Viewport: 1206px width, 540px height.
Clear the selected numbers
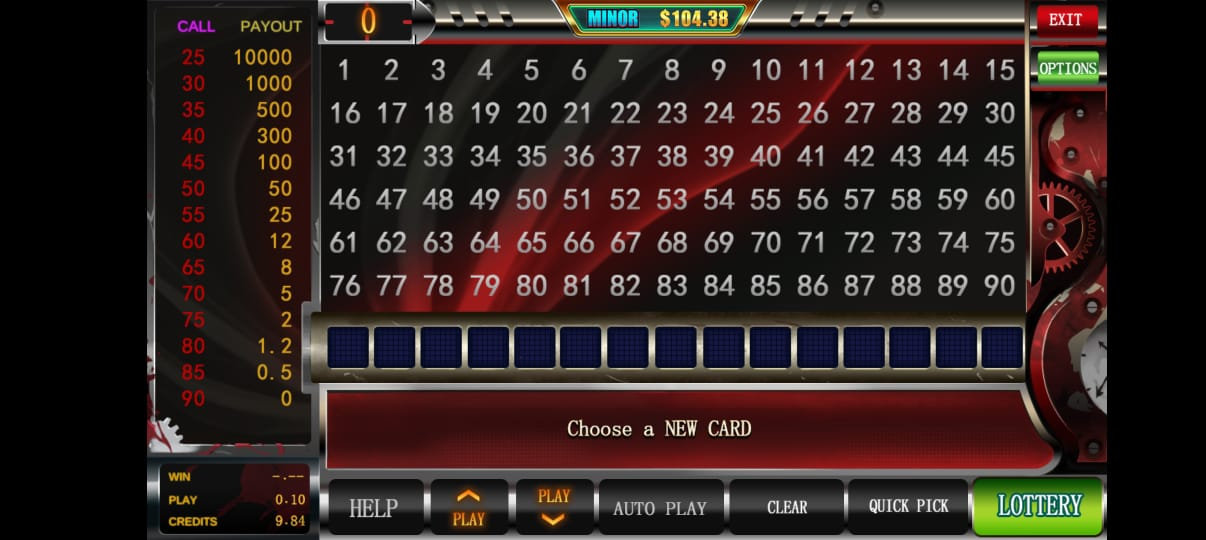pos(786,507)
